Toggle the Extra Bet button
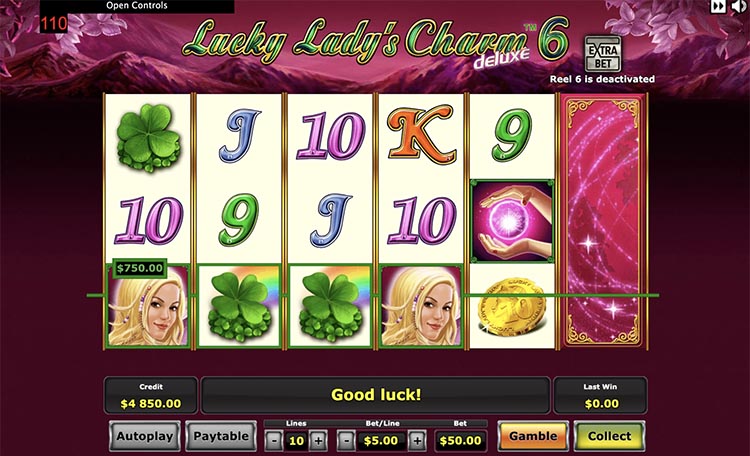750x456 pixels. (x=603, y=50)
